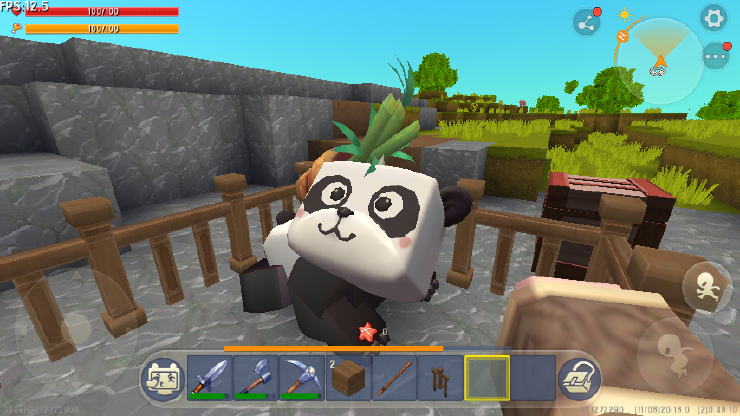Open the circular minimap
This screenshot has width=740, height=416.
(x=660, y=60)
